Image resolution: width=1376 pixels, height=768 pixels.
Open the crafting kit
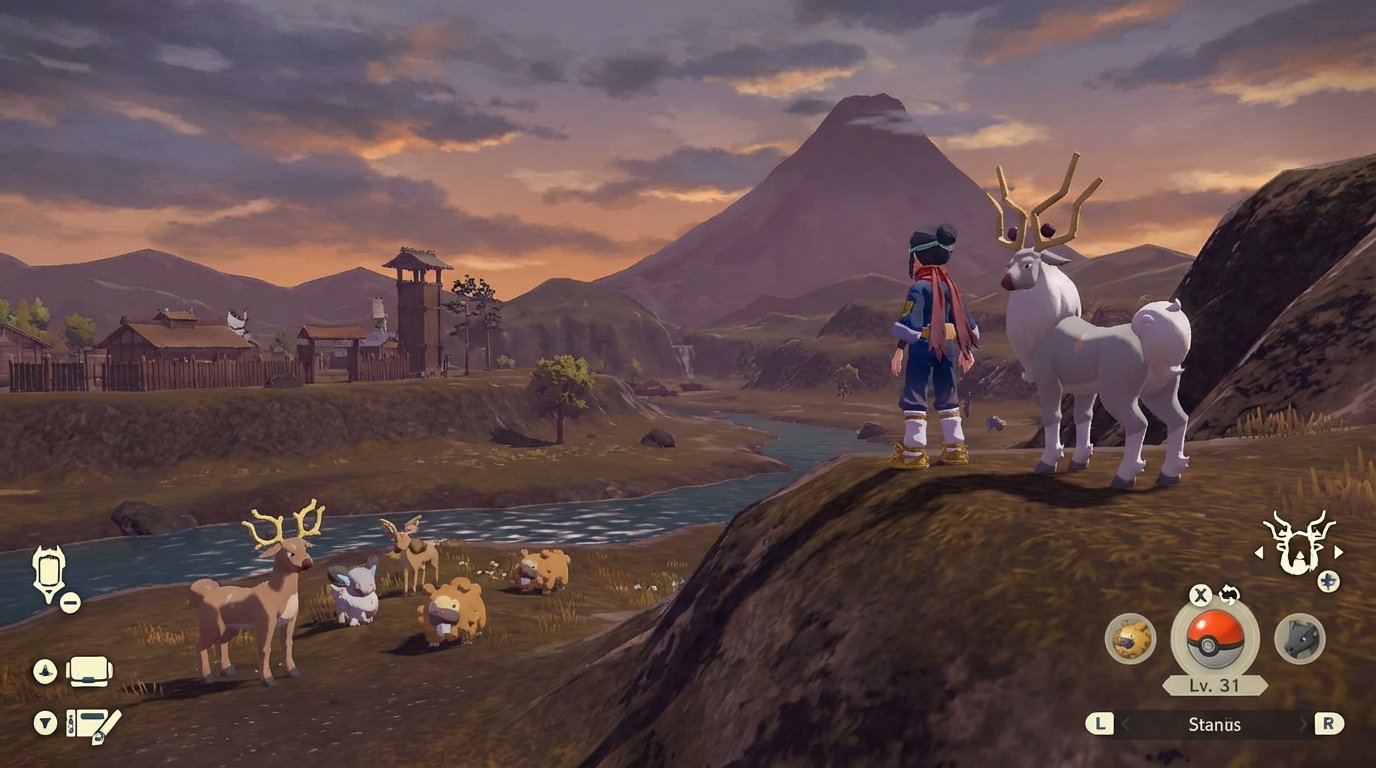pos(92,723)
